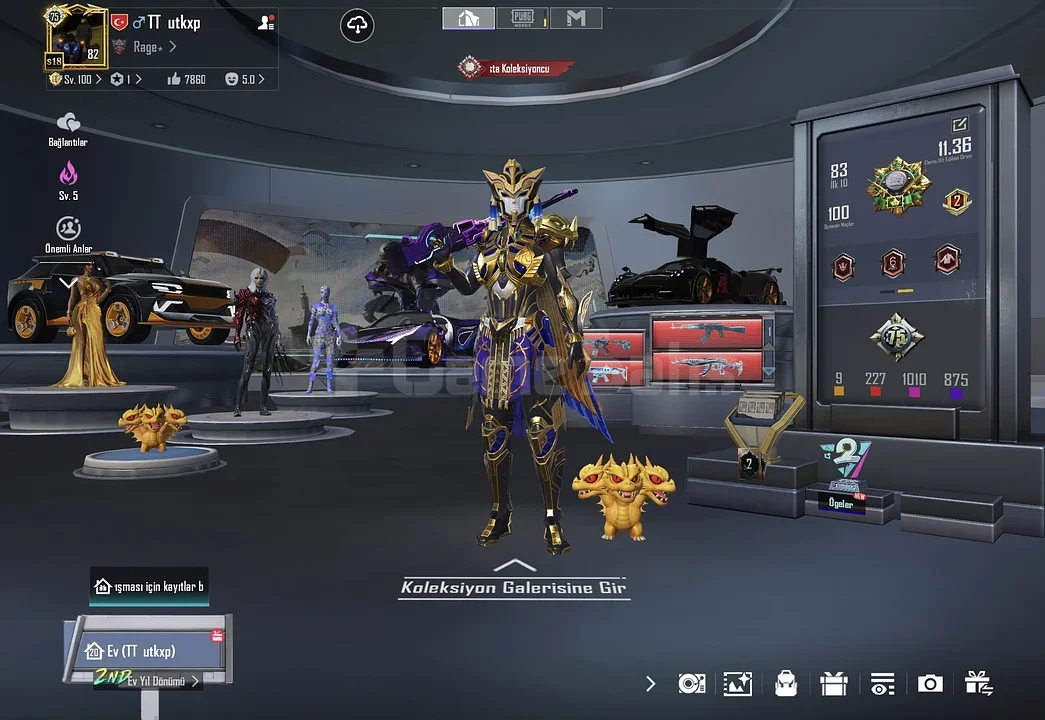The image size is (1045, 720).
Task: Edit the stats panel with pencil icon
Action: click(x=960, y=125)
